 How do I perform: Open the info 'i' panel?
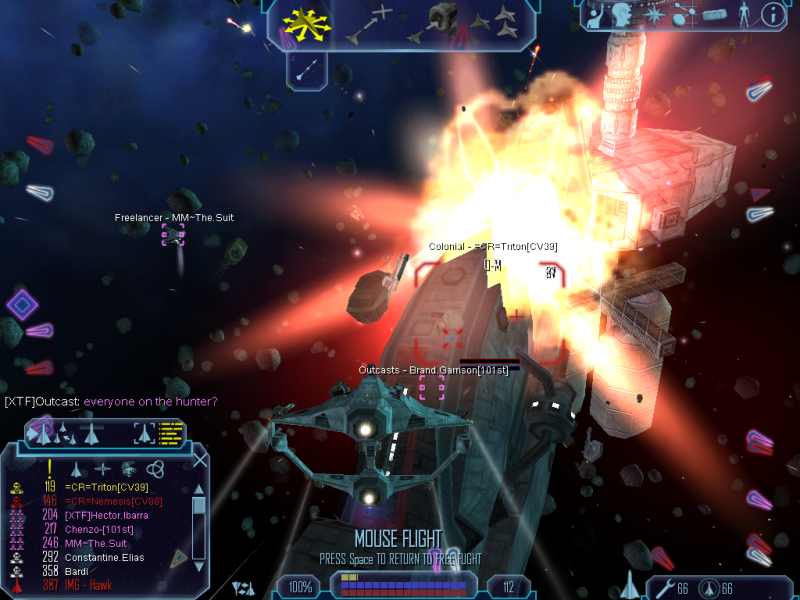772,14
